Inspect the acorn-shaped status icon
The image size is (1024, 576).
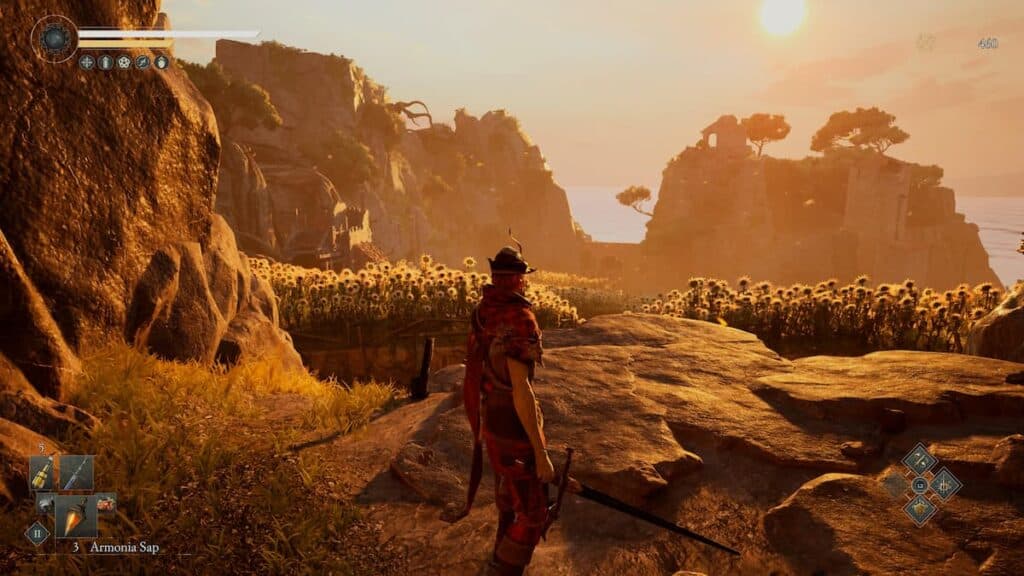coord(160,62)
